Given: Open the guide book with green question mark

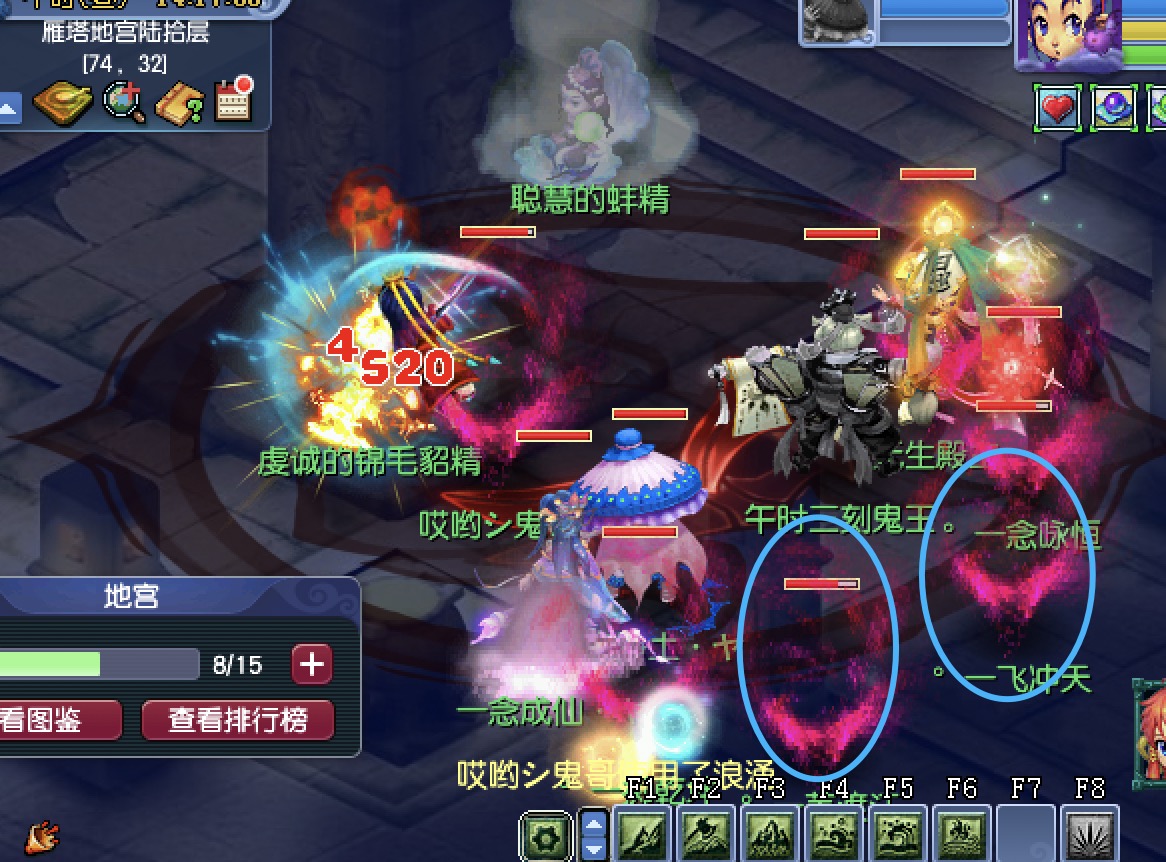Looking at the screenshot, I should [180, 101].
